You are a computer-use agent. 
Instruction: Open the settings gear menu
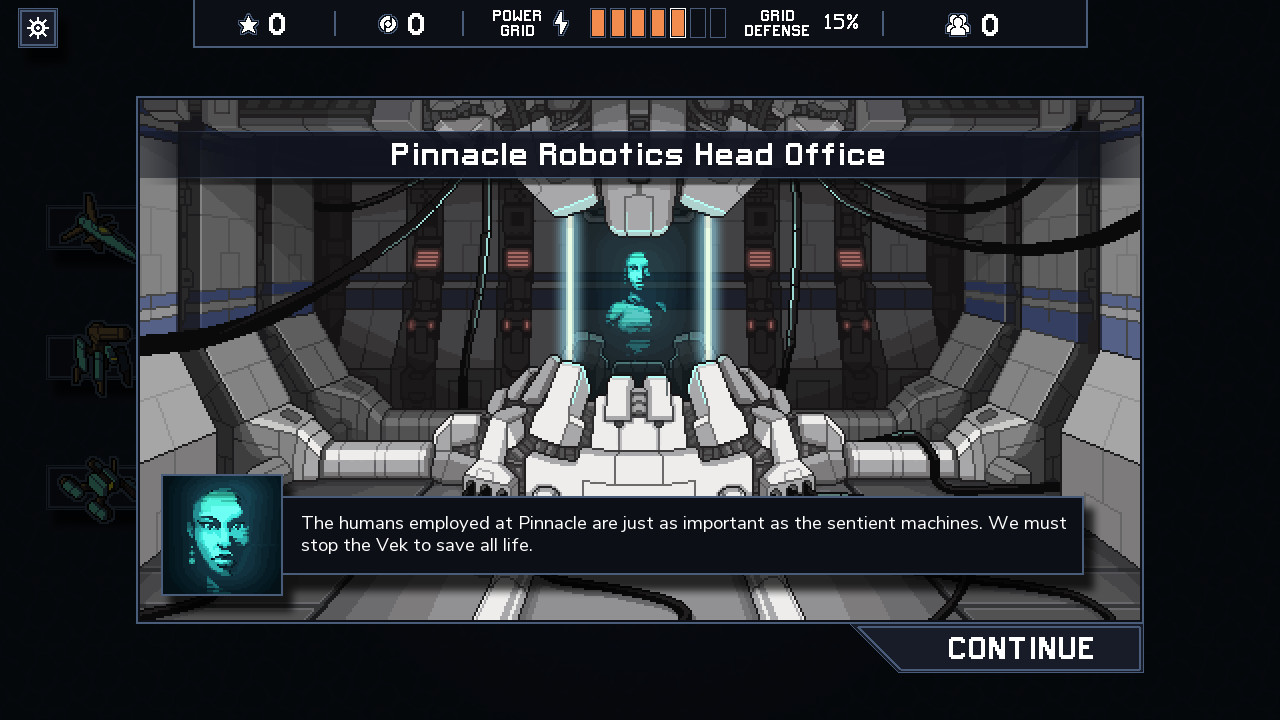[x=37, y=27]
